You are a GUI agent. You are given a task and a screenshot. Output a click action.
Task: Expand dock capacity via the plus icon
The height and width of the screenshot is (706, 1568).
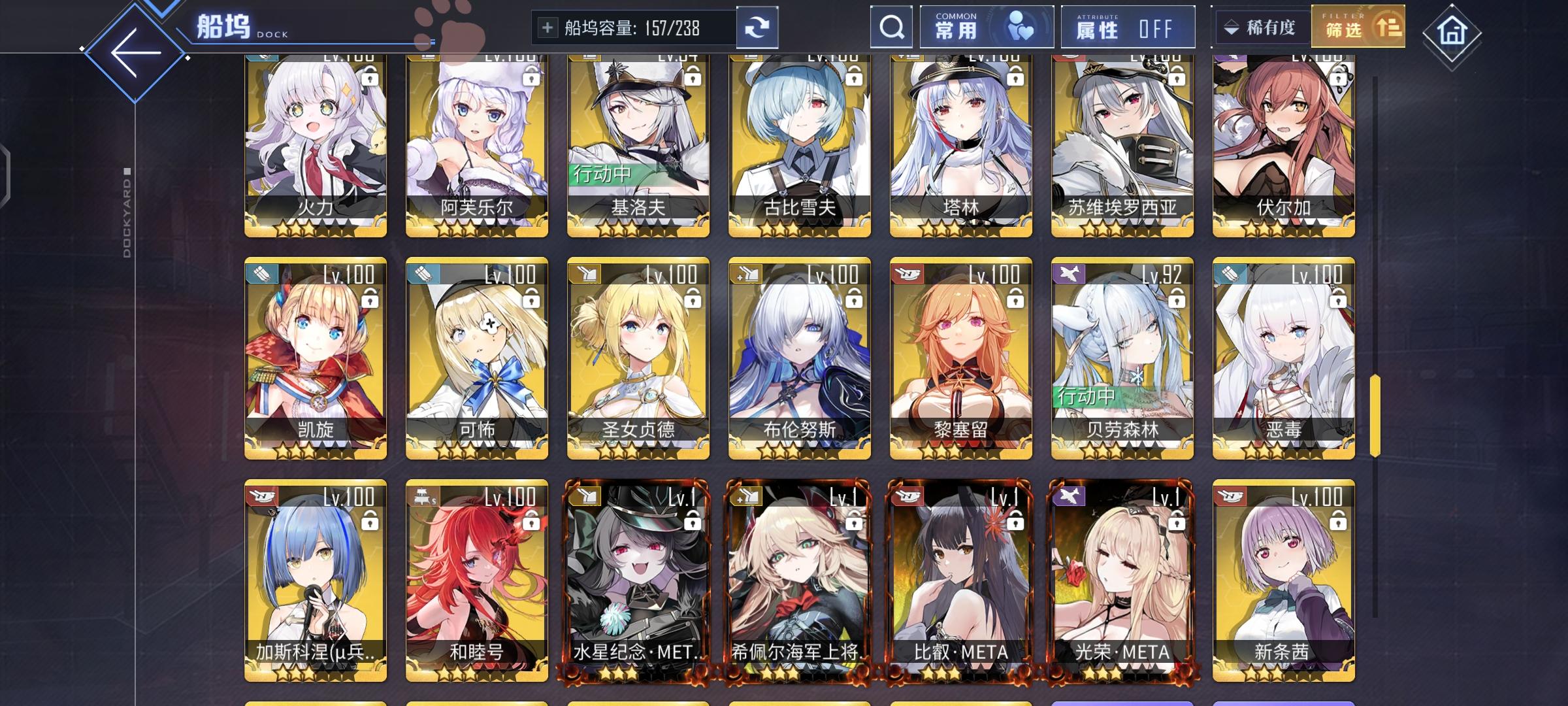[546, 27]
